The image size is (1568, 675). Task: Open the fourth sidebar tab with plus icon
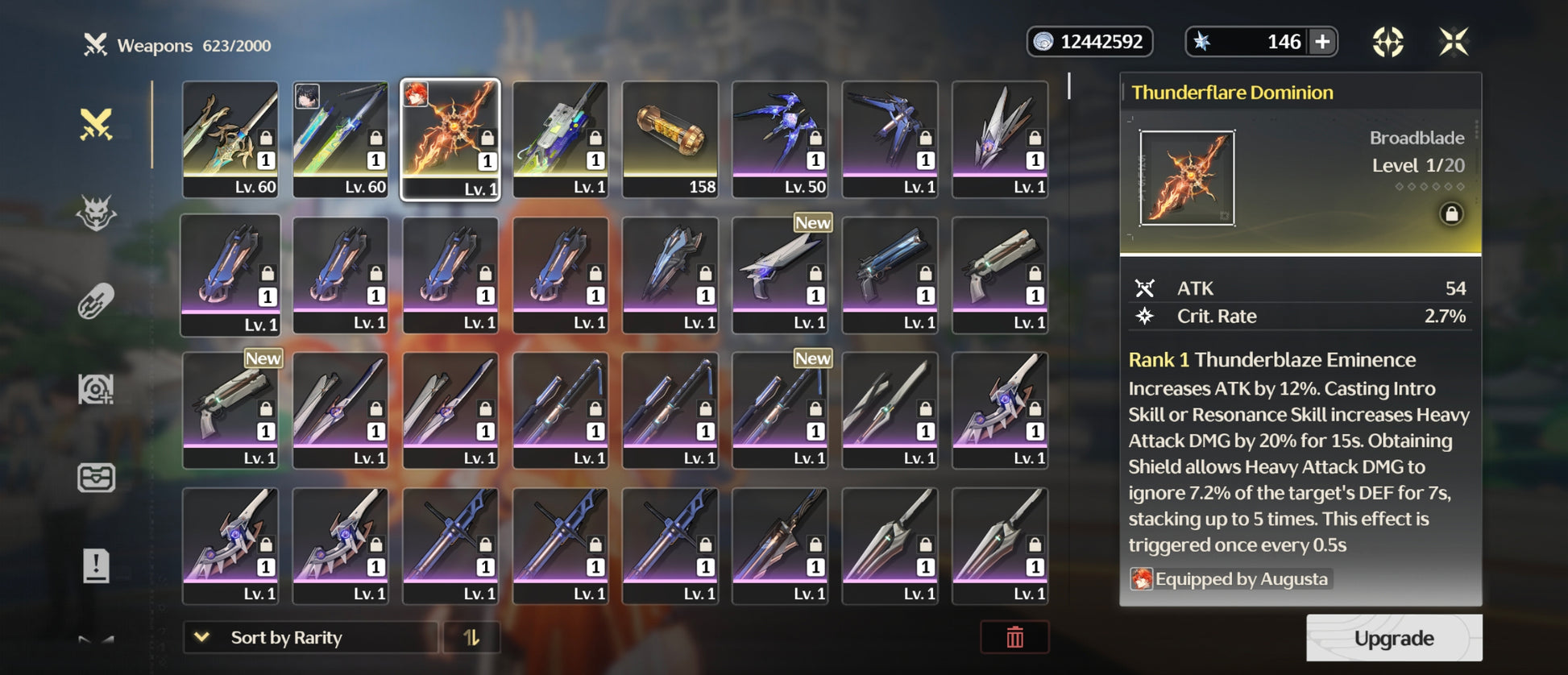[x=96, y=390]
